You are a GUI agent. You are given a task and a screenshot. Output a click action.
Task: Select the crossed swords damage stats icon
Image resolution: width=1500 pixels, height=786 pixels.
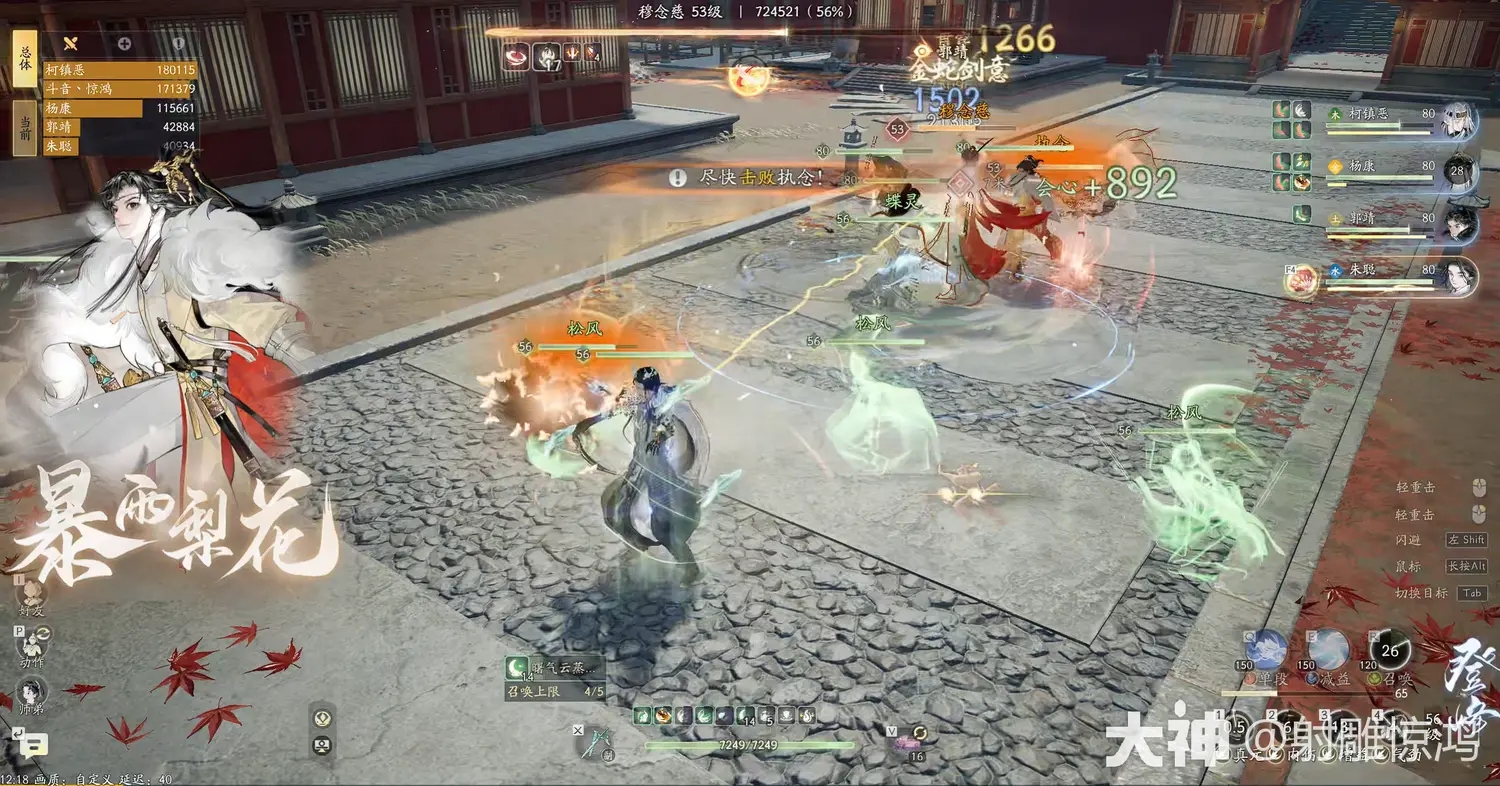point(70,43)
